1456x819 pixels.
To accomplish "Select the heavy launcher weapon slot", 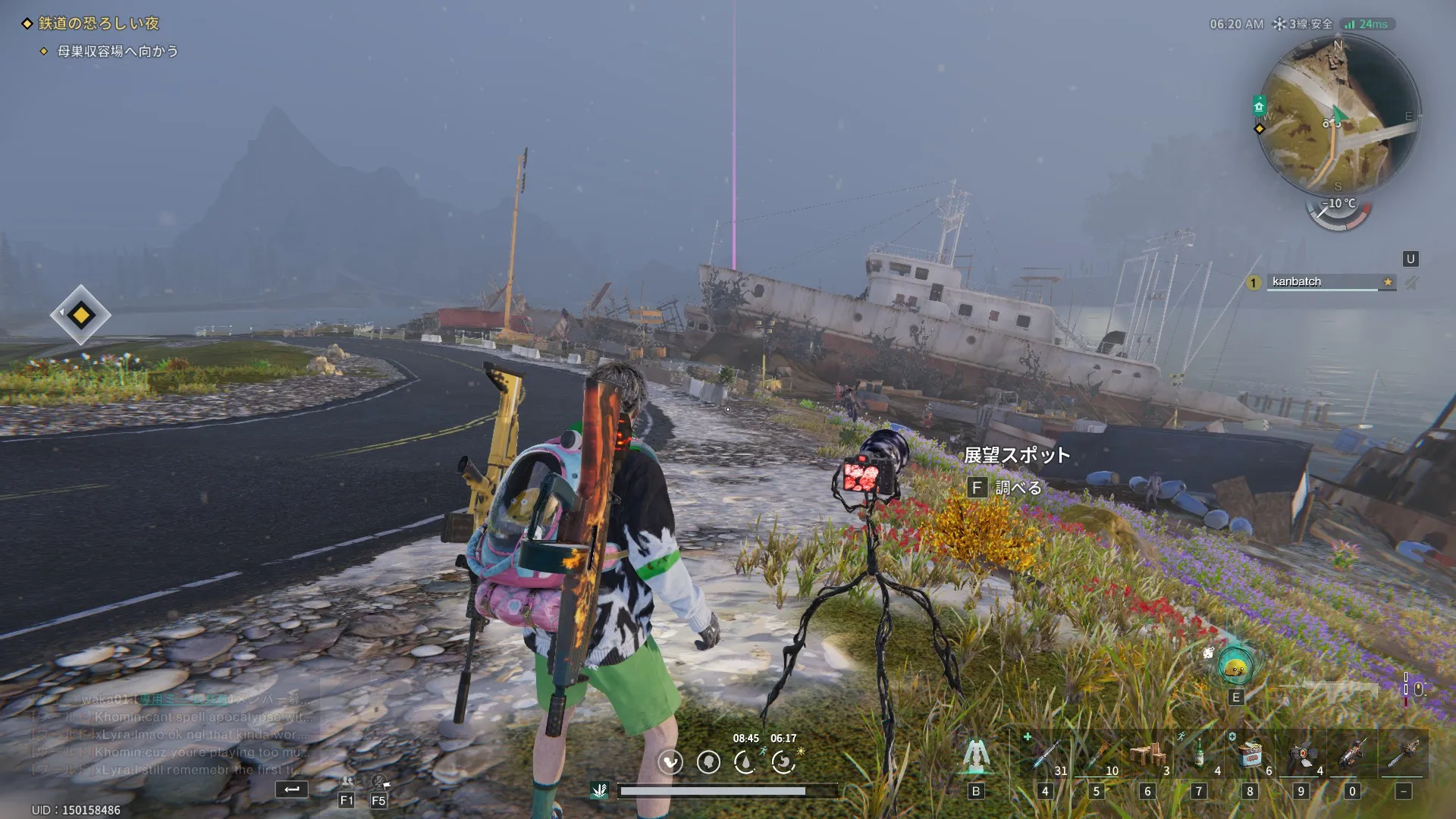I will [x=1351, y=755].
